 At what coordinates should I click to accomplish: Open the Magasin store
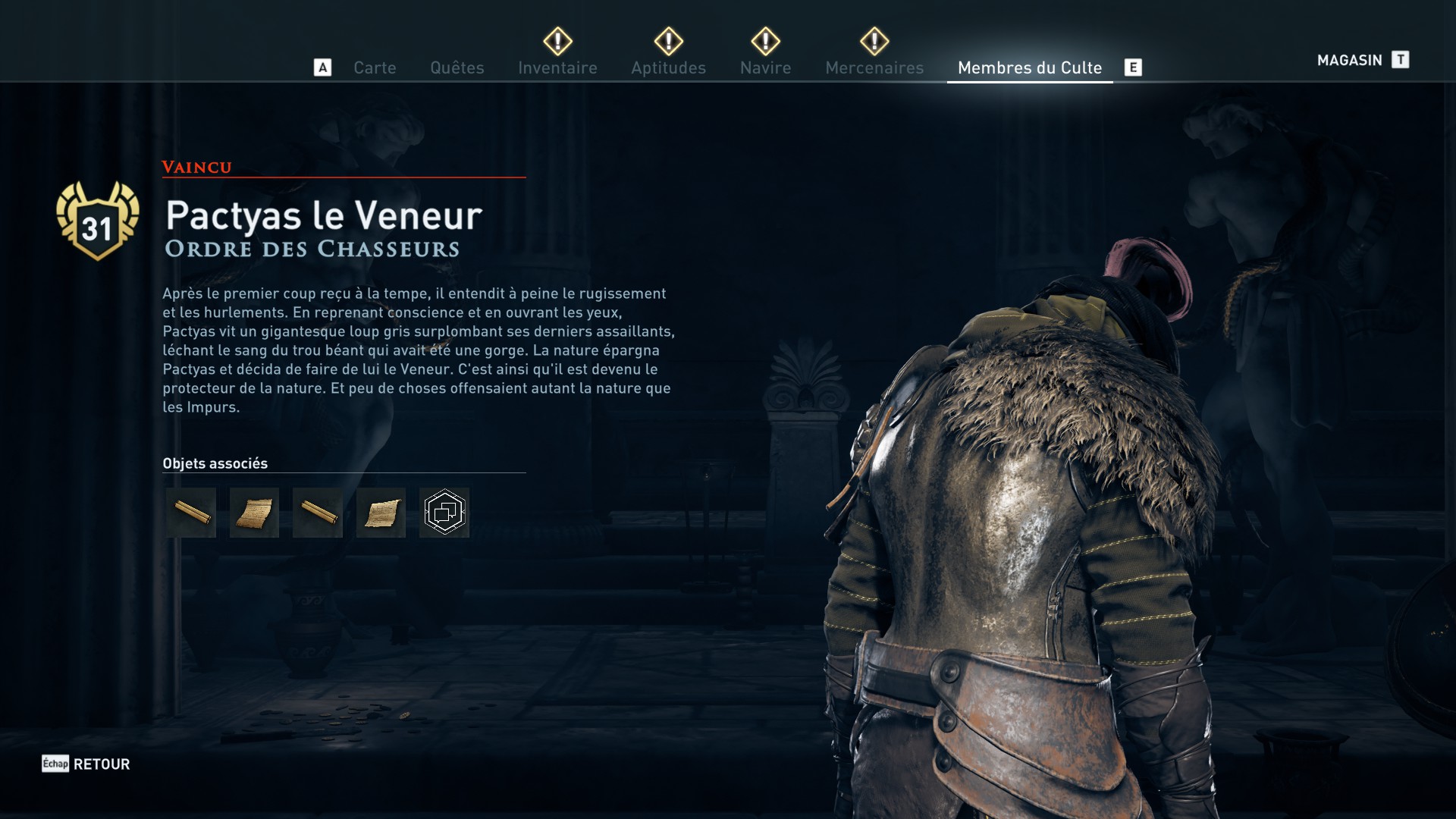tap(1349, 61)
